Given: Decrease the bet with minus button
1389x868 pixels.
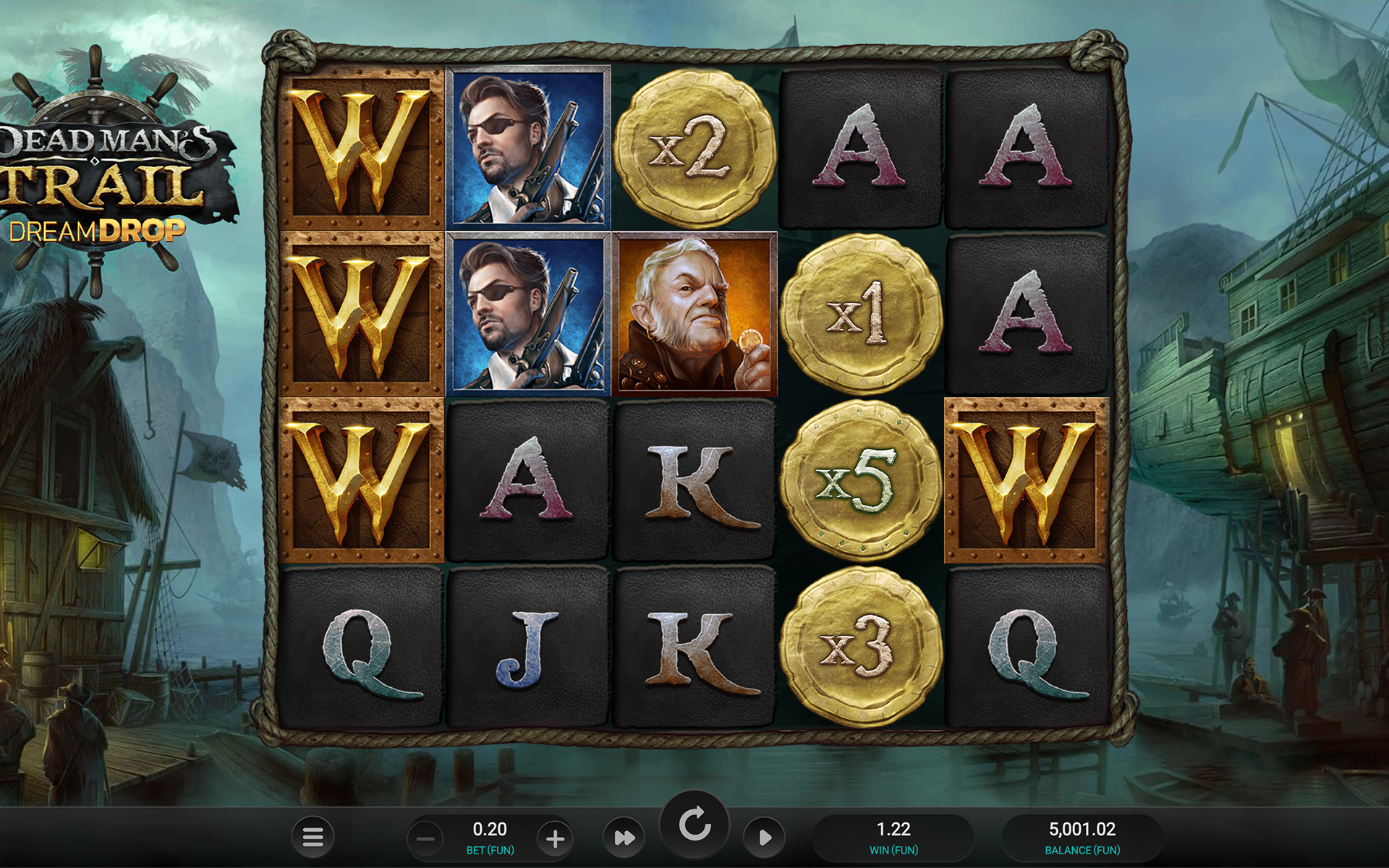Looking at the screenshot, I should (426, 839).
